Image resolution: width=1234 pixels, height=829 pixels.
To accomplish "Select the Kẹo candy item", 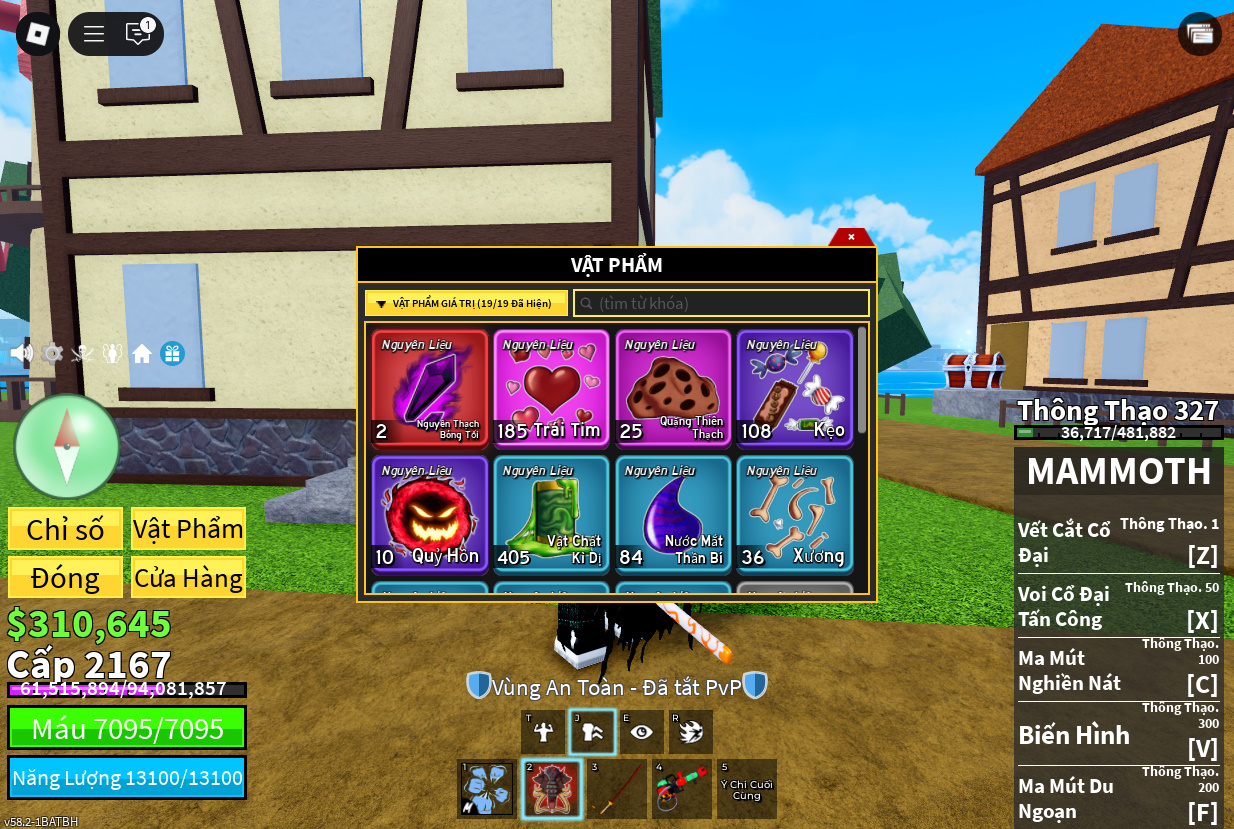I will tap(795, 388).
